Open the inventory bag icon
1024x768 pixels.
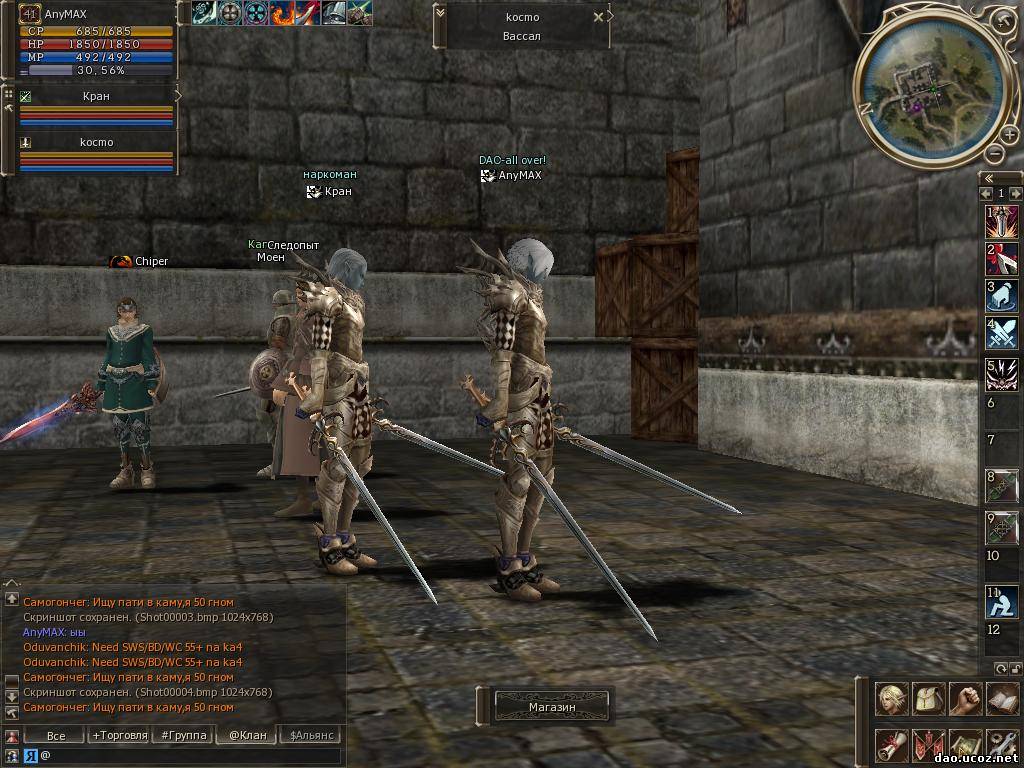coord(929,698)
